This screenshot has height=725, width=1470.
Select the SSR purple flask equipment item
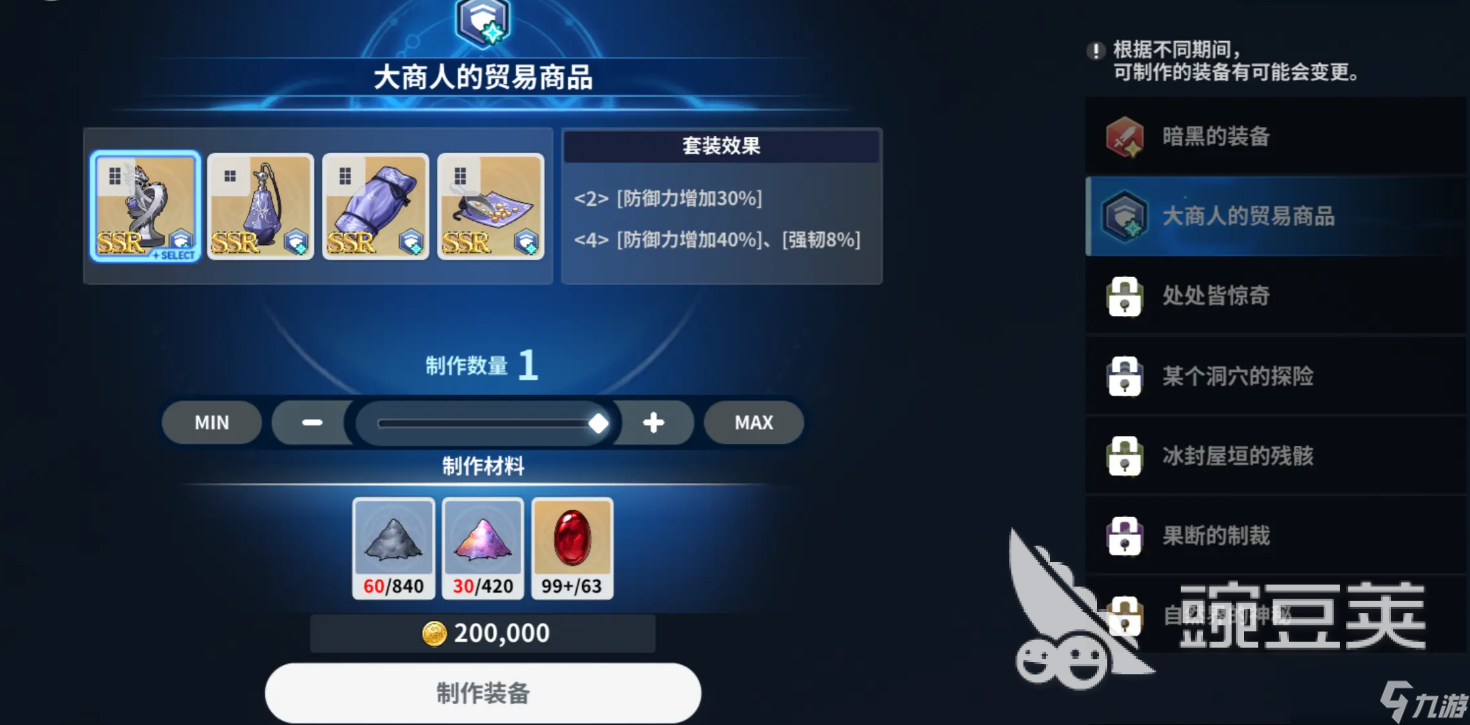(x=260, y=205)
